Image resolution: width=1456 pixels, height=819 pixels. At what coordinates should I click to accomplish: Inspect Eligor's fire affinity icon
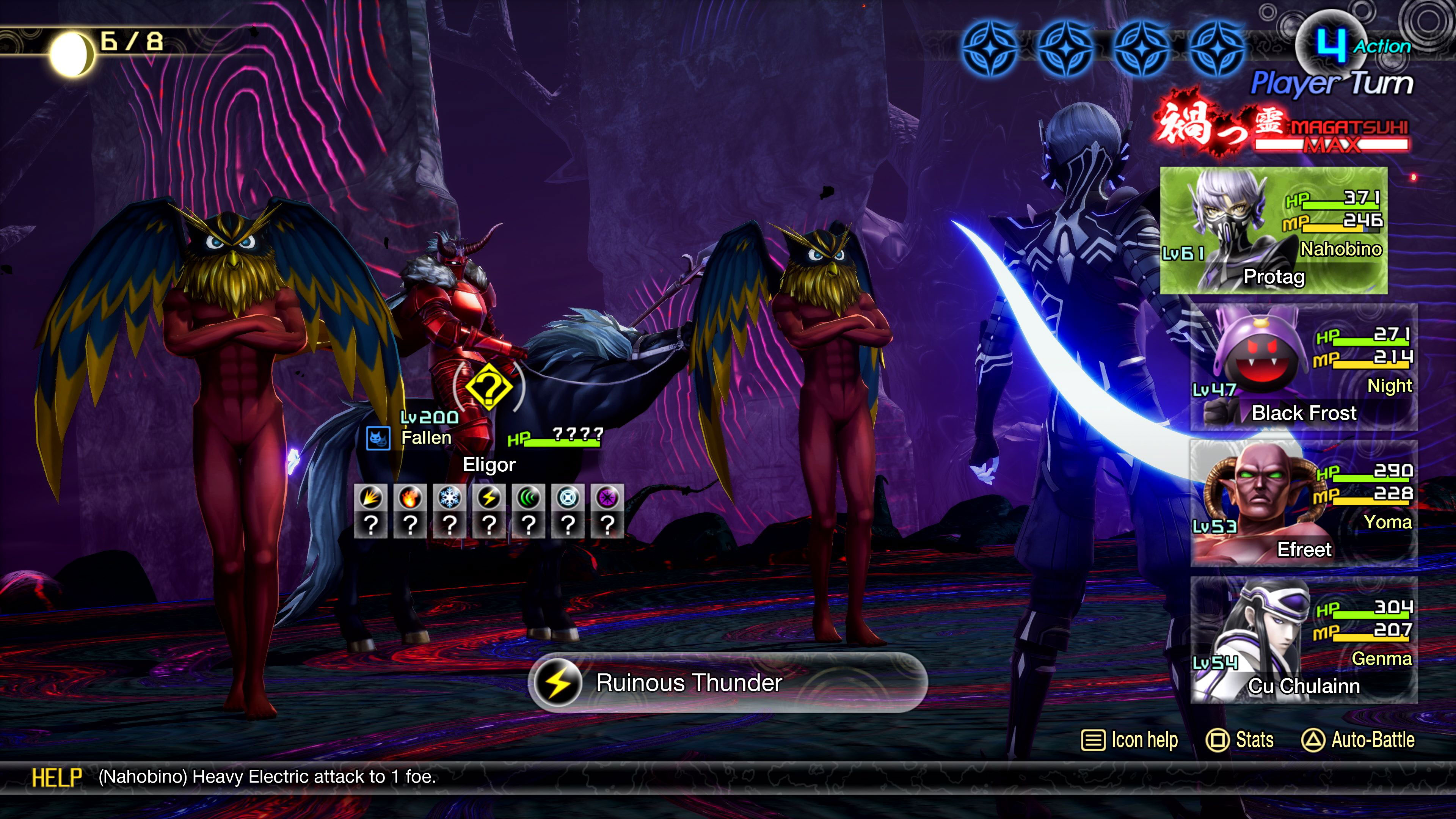[410, 498]
